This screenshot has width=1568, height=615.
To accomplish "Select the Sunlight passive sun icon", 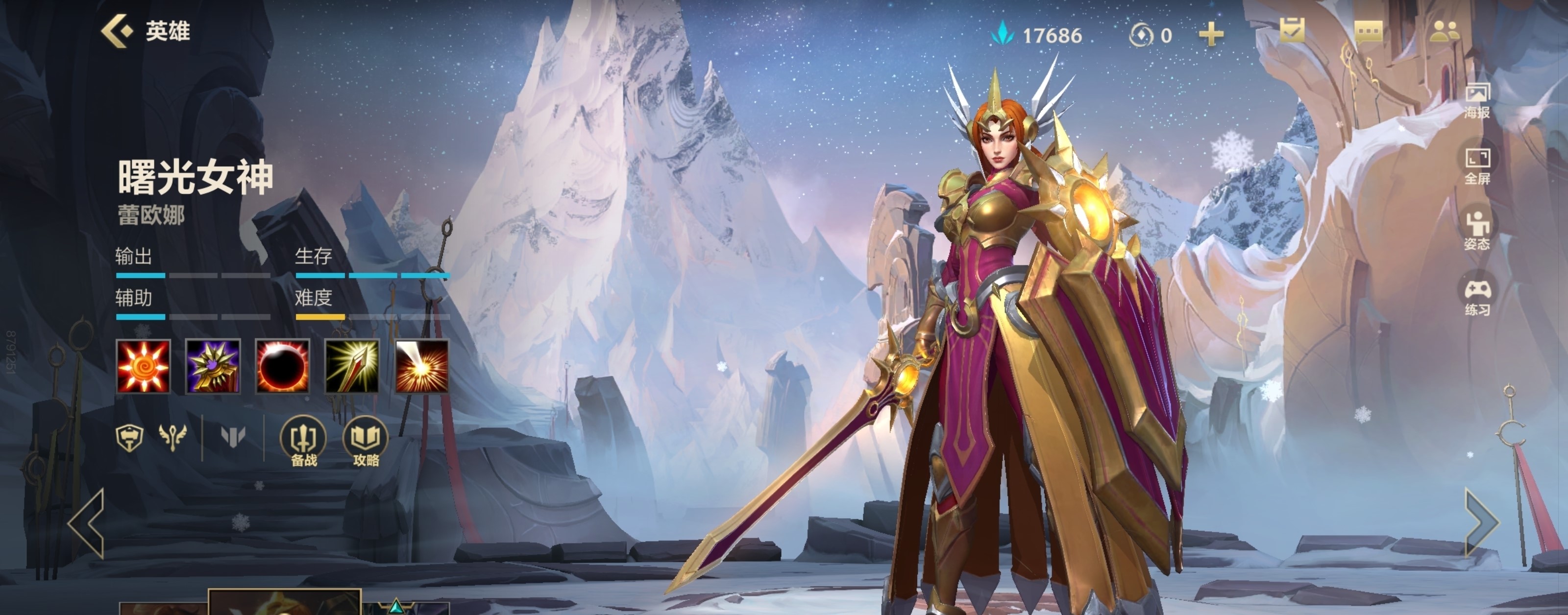I will click(x=143, y=366).
